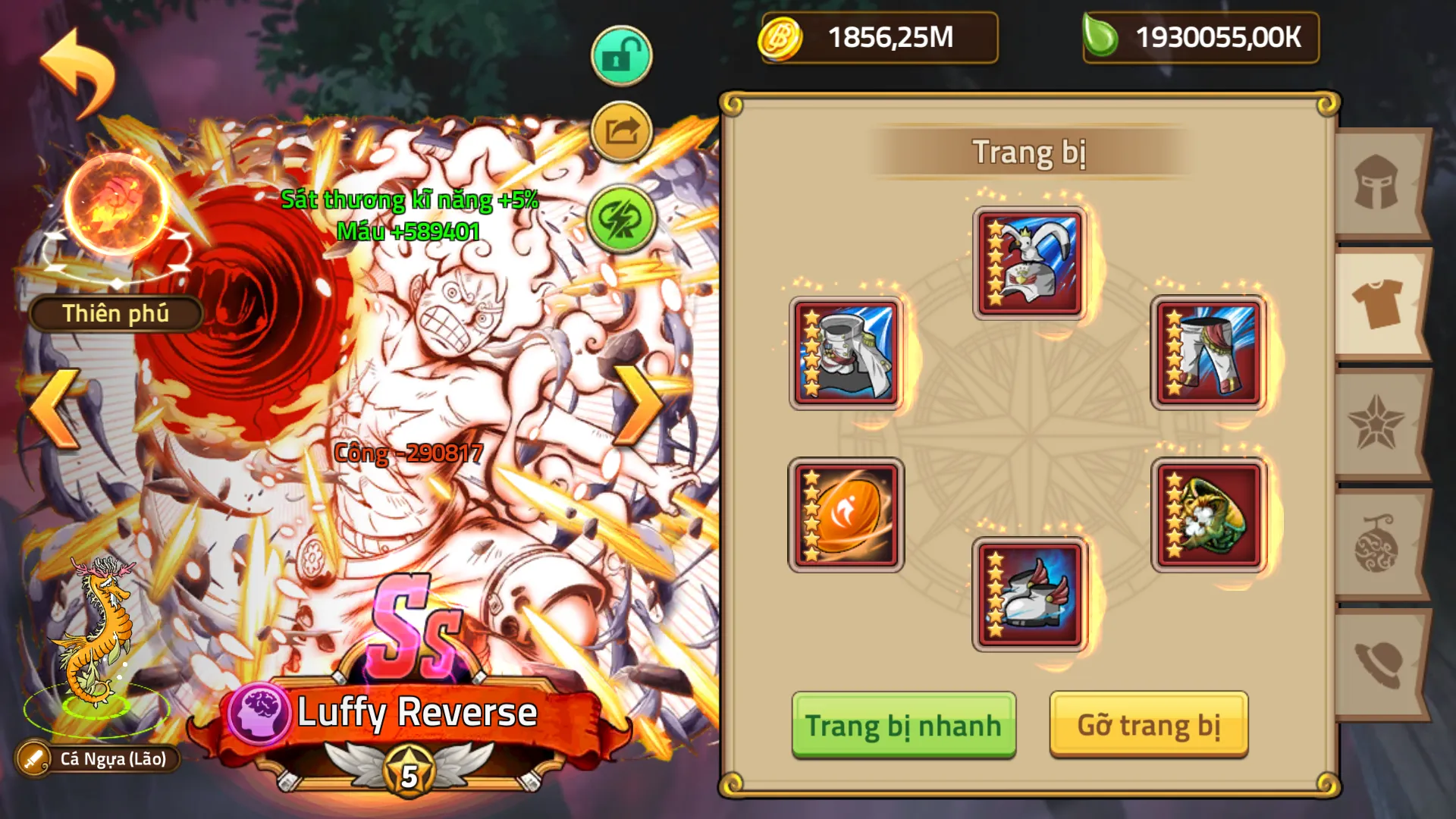
Task: Open the Thiên phú talent panel
Action: (115, 312)
